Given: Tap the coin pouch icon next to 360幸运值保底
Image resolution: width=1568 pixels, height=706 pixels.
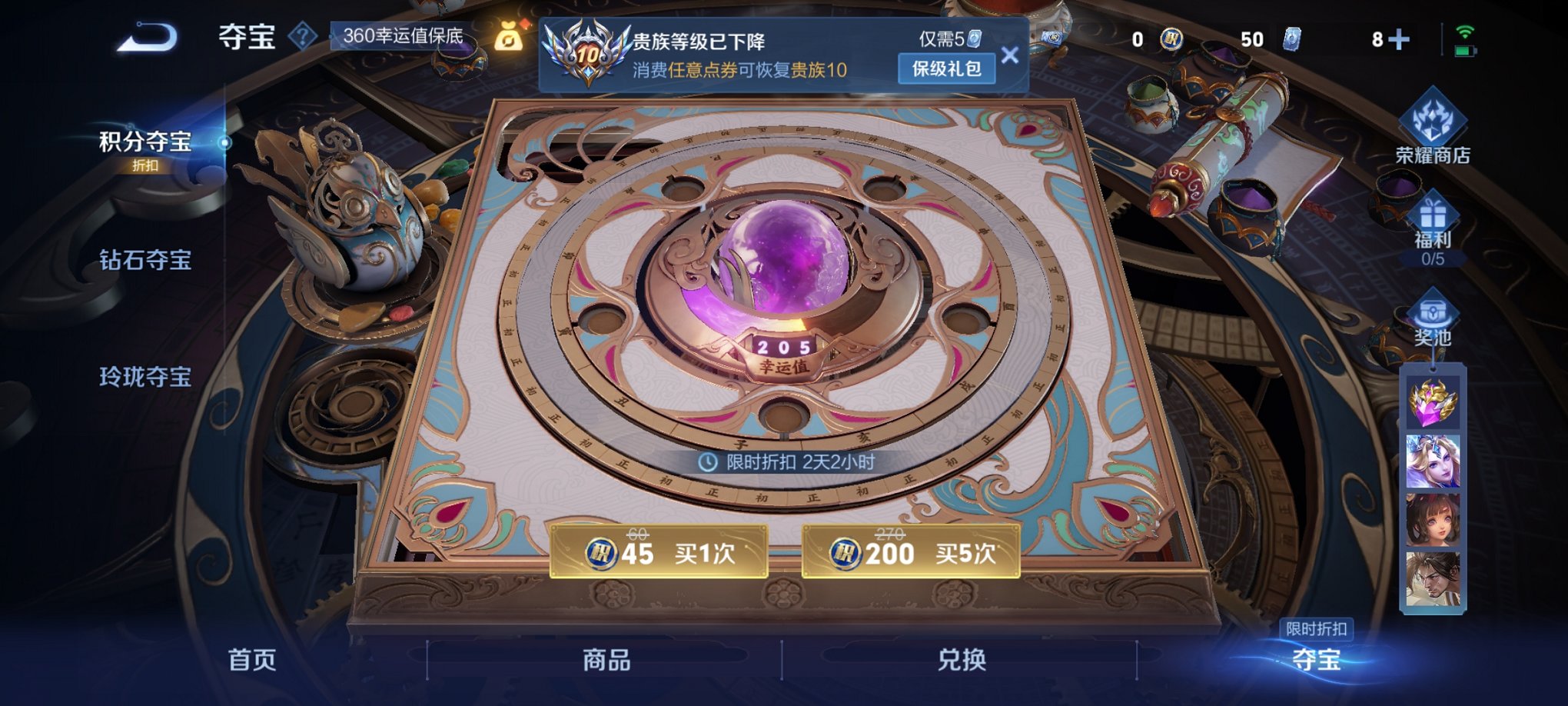Looking at the screenshot, I should (x=508, y=35).
